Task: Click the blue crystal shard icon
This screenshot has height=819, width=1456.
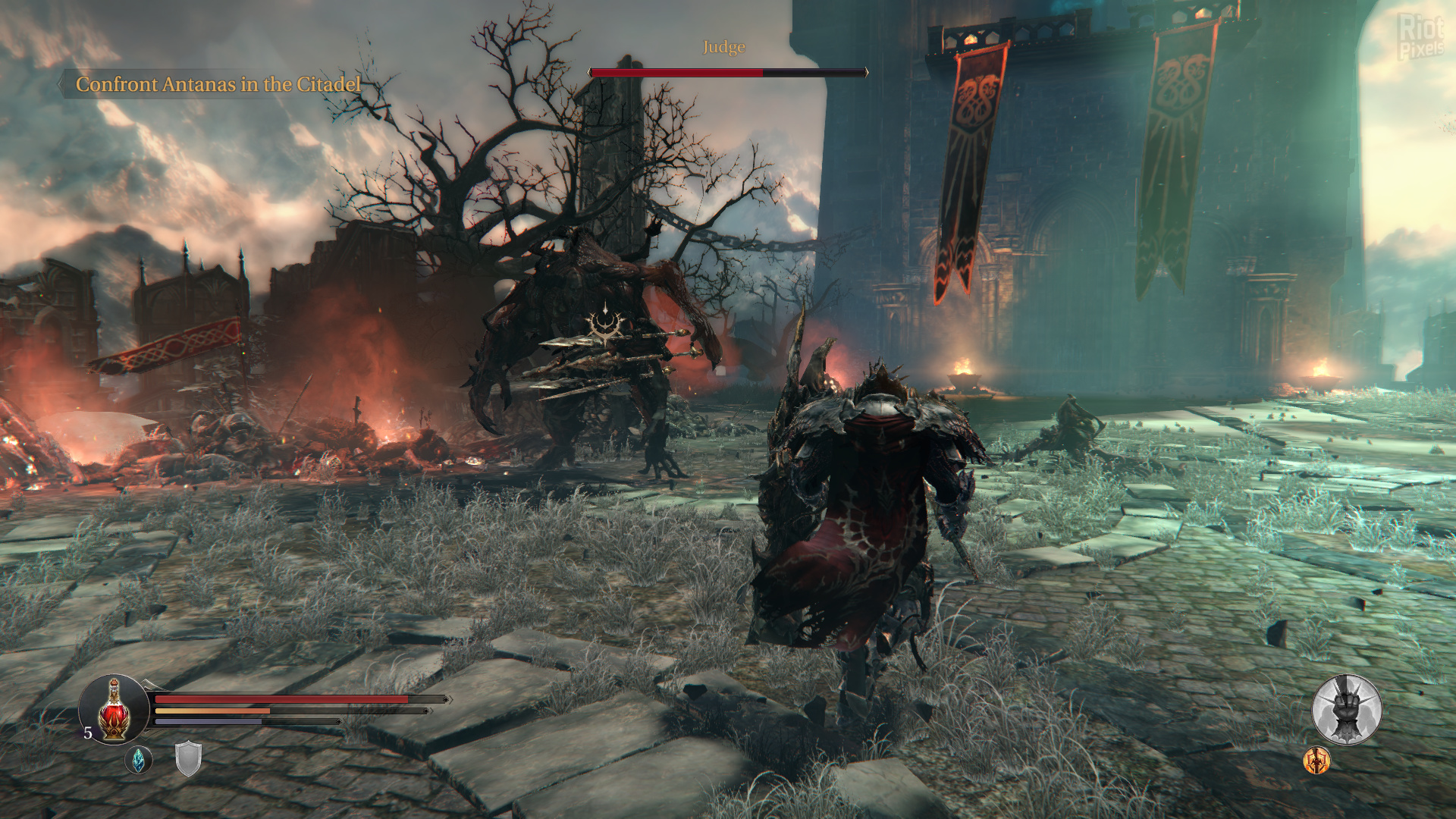Action: click(x=138, y=760)
